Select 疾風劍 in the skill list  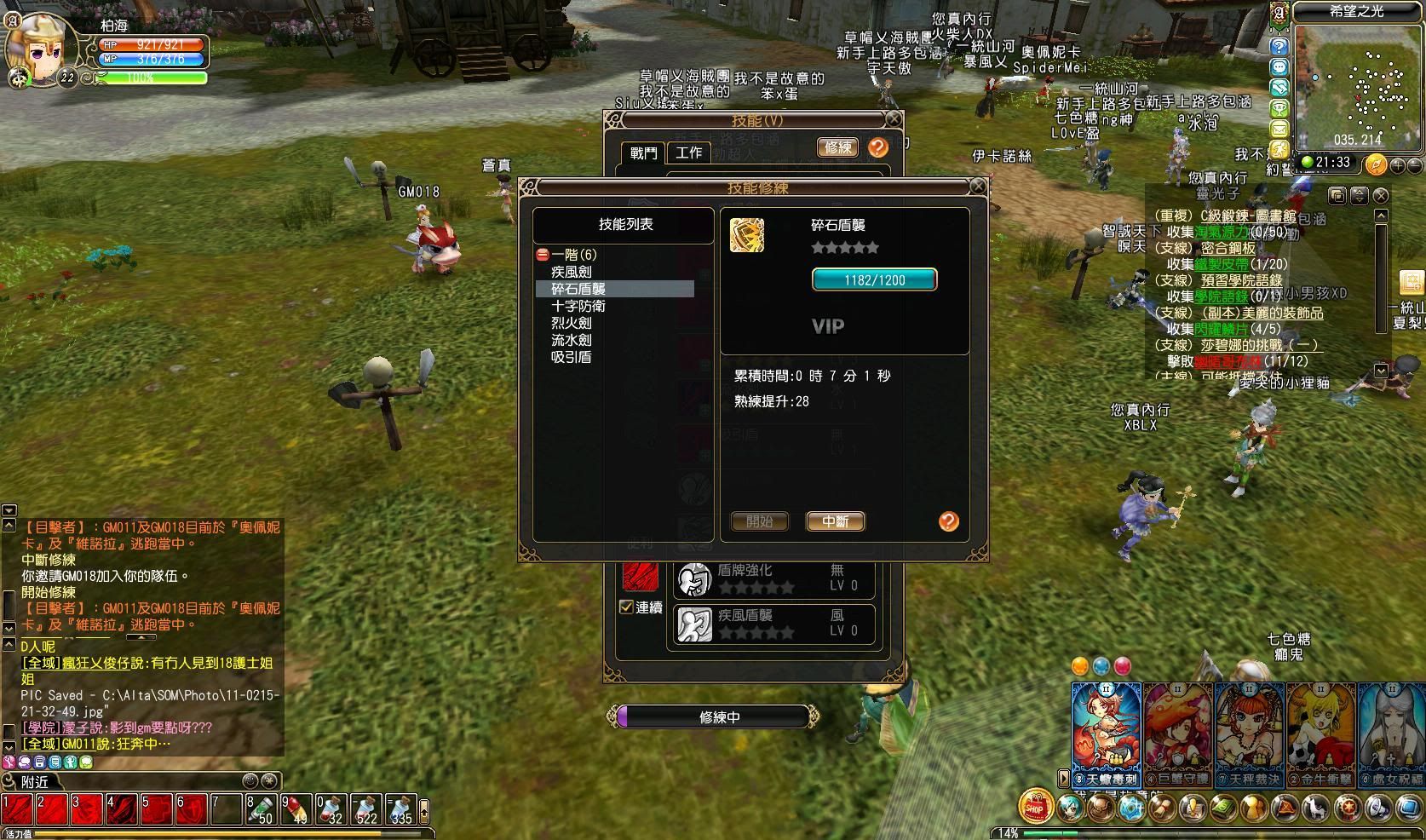[x=571, y=272]
